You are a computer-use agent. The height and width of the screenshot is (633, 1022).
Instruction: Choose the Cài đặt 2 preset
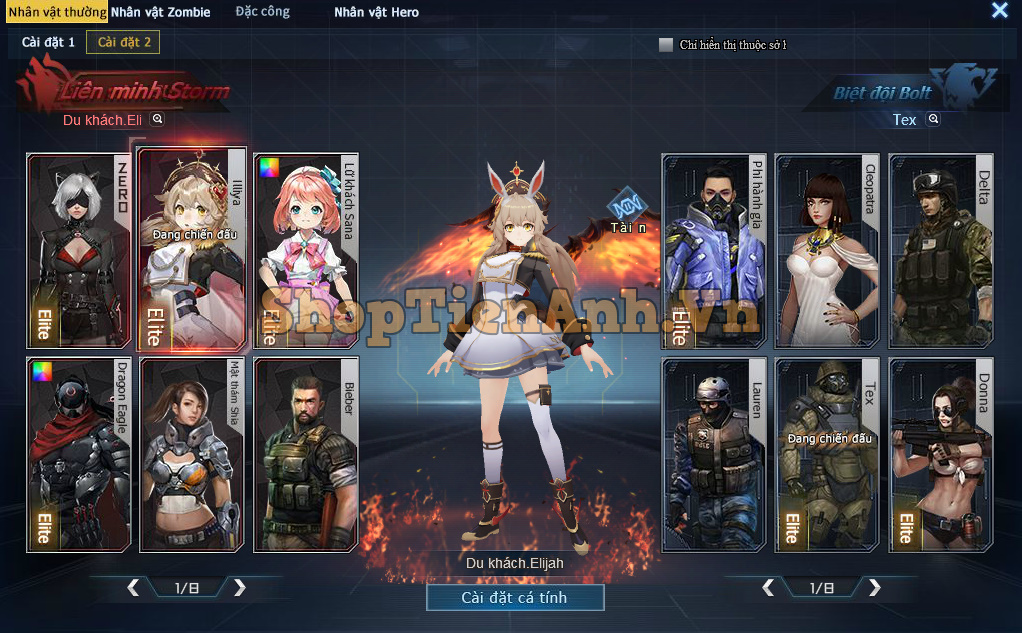[123, 42]
